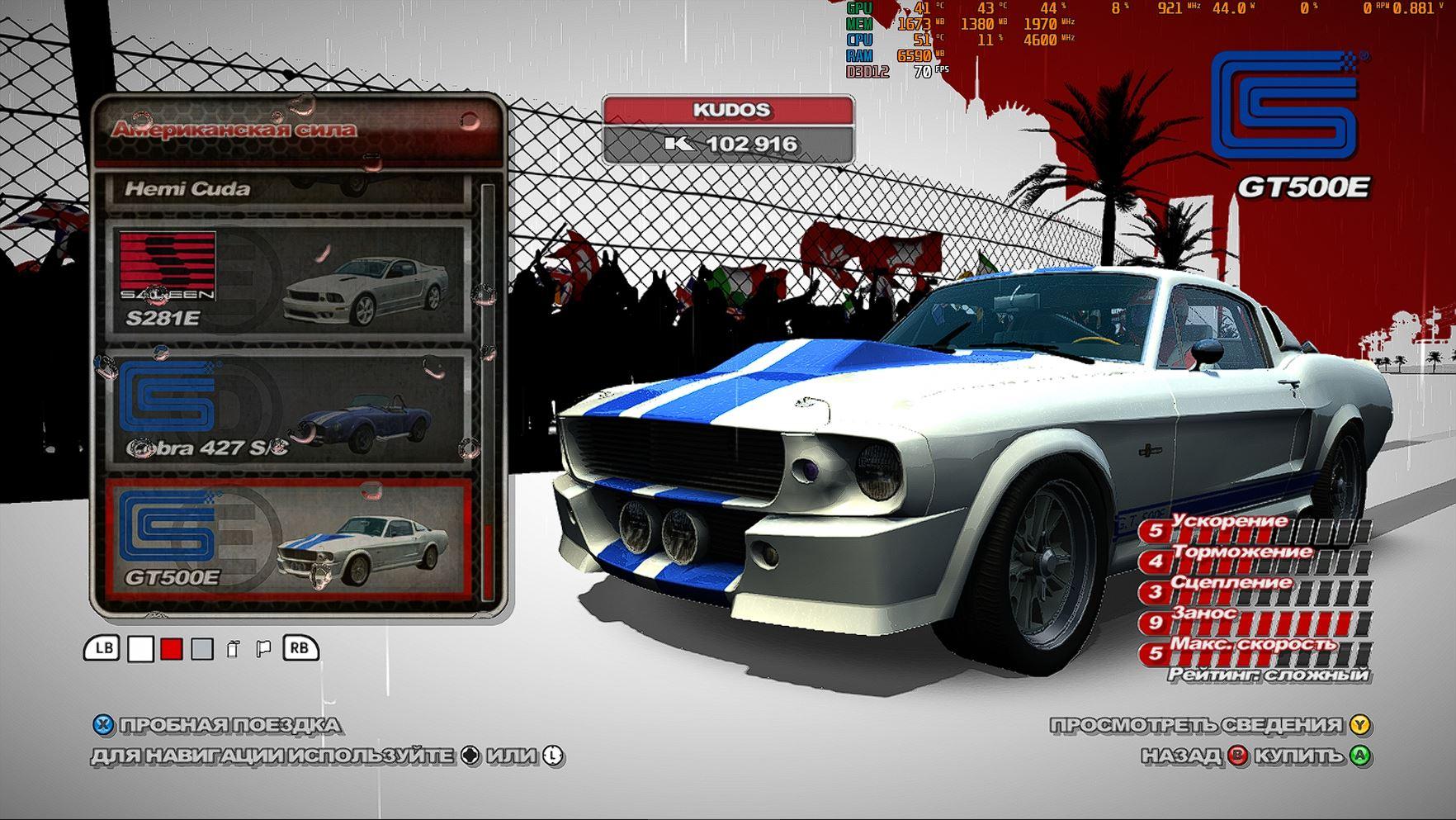Screen dimensions: 1456x820
Task: Choose the grey paint color swatch
Action: tap(202, 650)
